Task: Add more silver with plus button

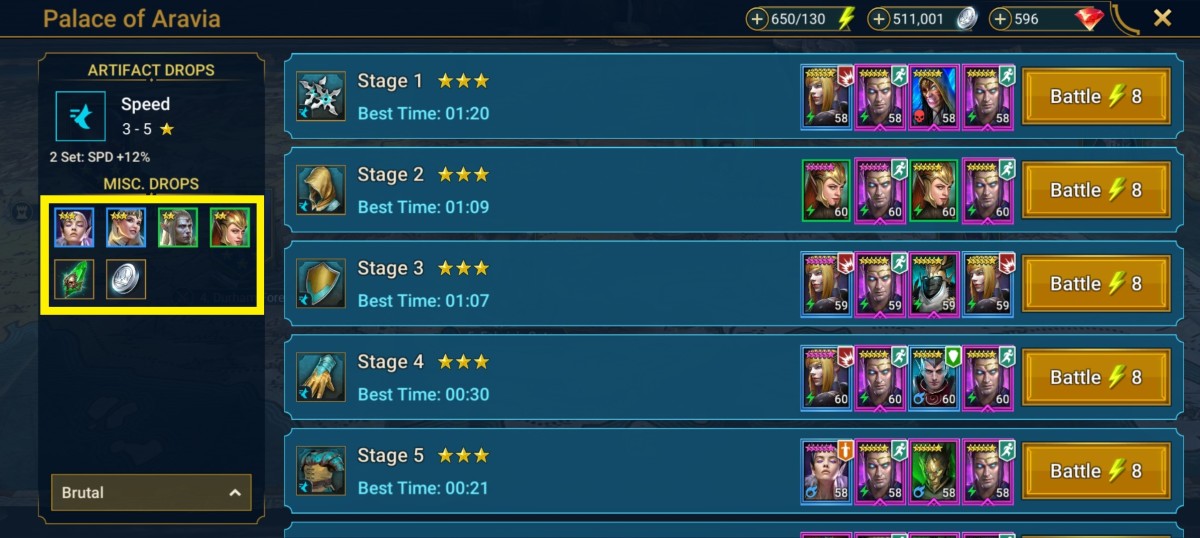Action: 879,19
